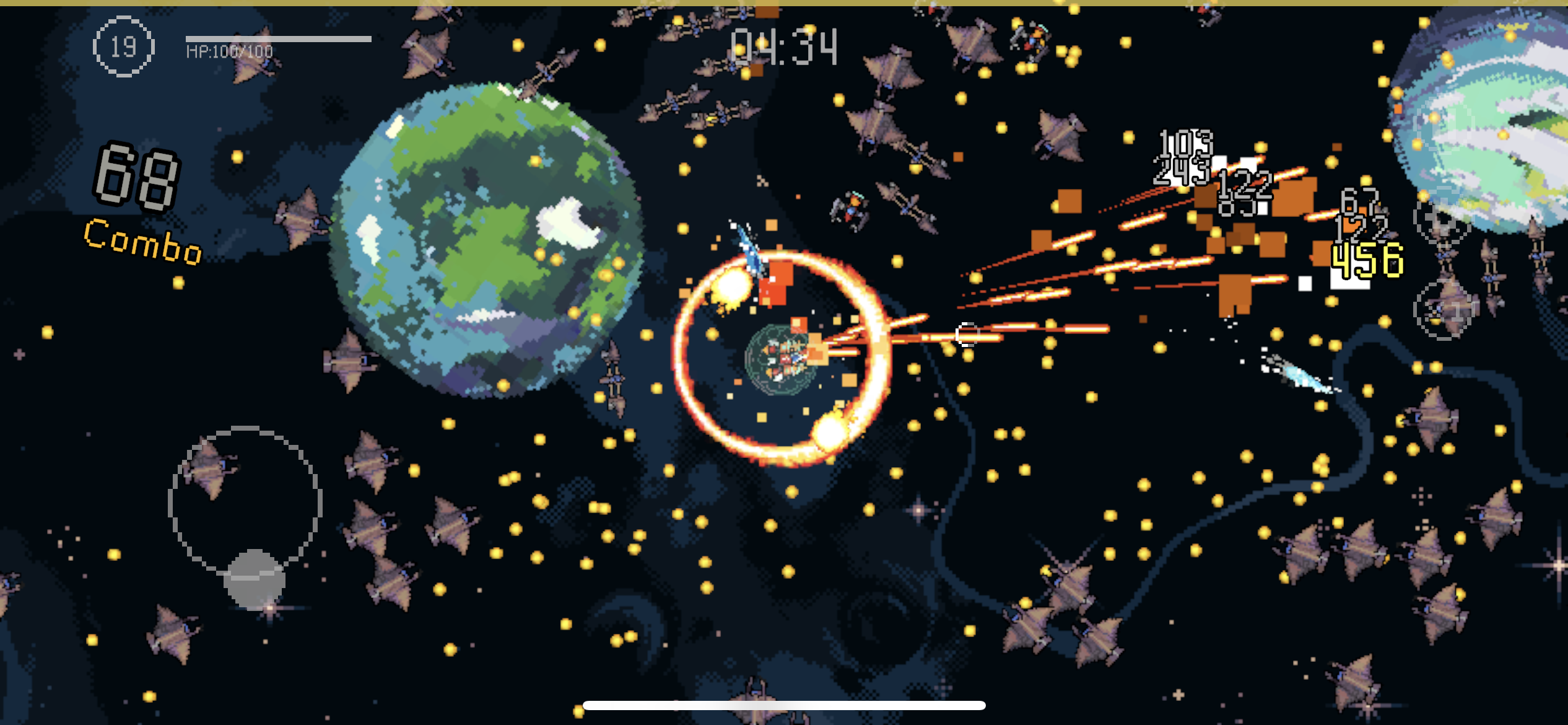
Task: Tap the HP:100/100 health label
Action: pos(229,51)
